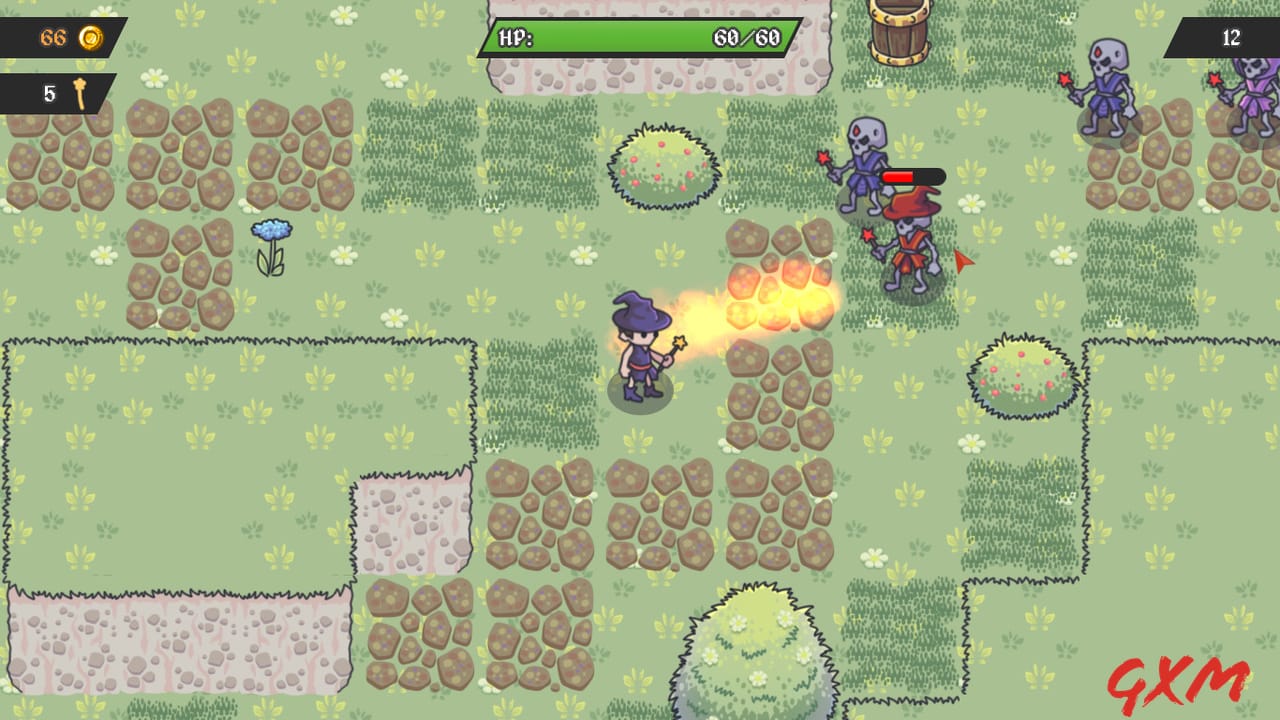Screen dimensions: 1280x720
Task: Click the flowering bush on the right side
Action: tap(1020, 375)
